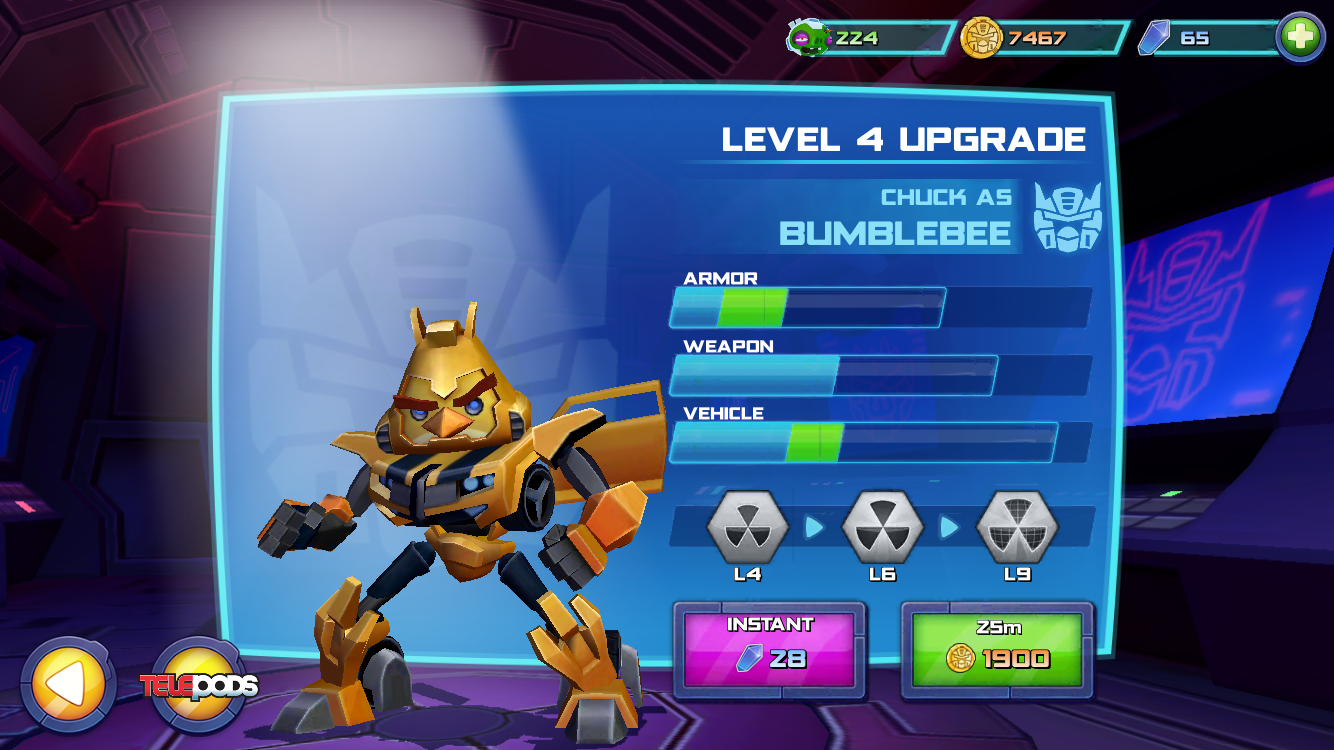1334x750 pixels.
Task: Start the 25m upgrade for 1900 coins
Action: [997, 649]
